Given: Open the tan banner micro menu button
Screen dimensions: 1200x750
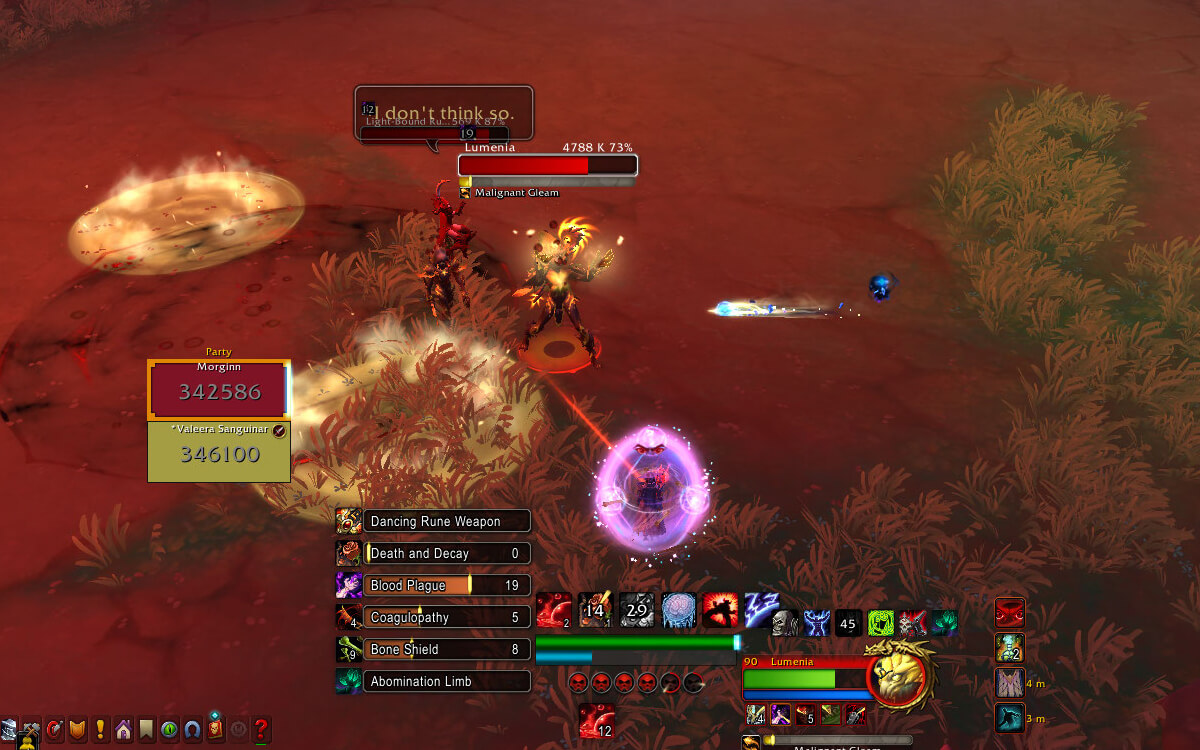Looking at the screenshot, I should [x=146, y=729].
